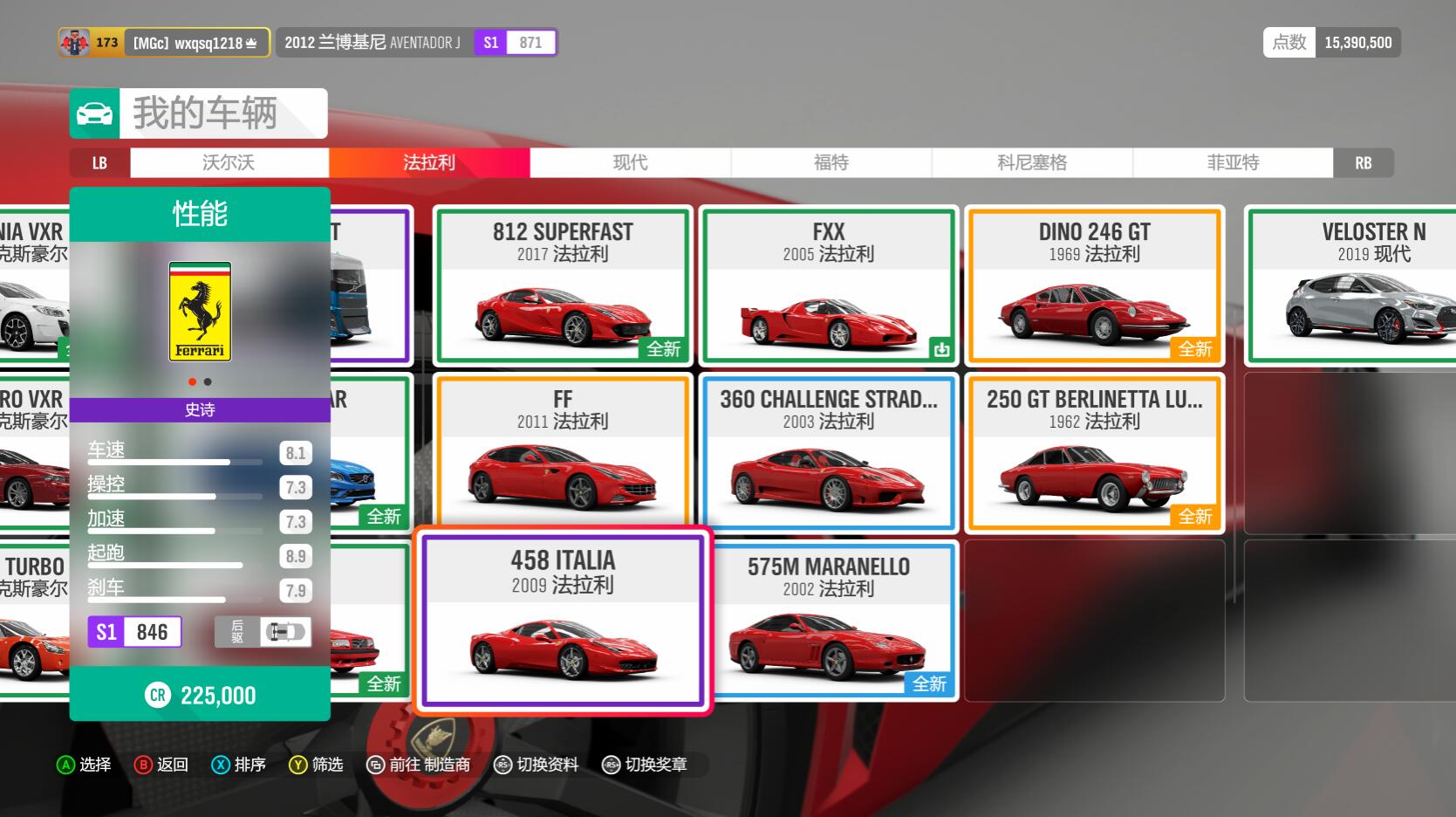Select the 2011 Ferrari FF tile
Viewport: 1456px width, 817px height.
coord(563,452)
